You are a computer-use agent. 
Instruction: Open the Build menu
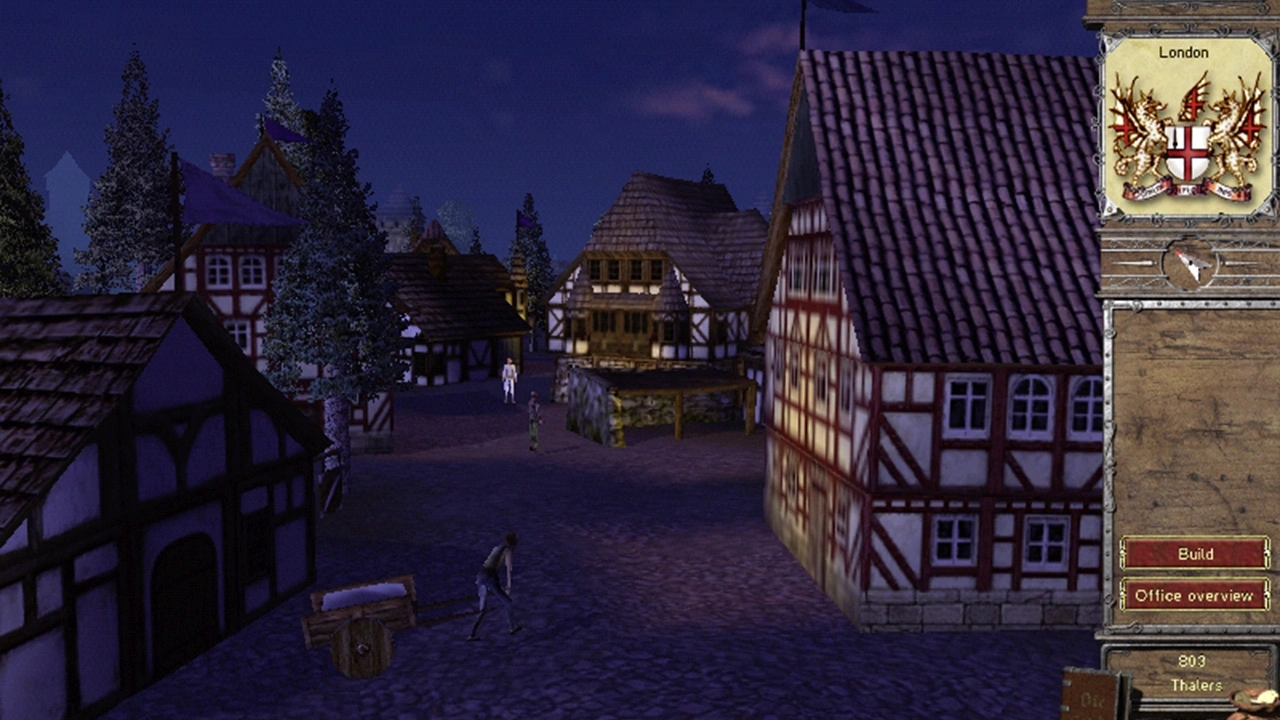click(1194, 553)
